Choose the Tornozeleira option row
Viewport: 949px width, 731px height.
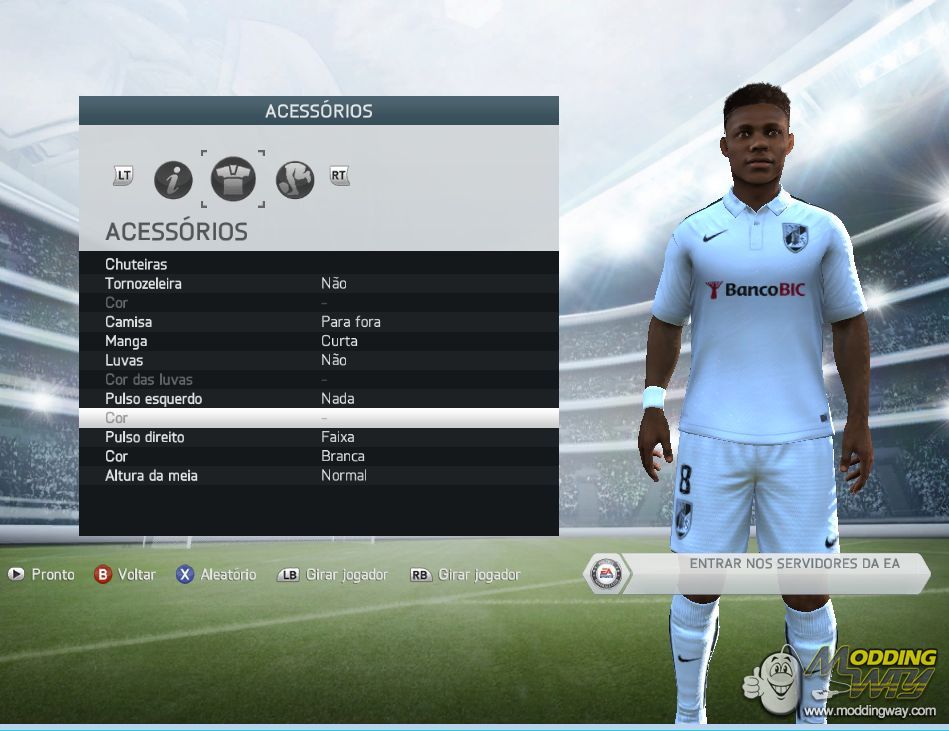click(318, 283)
